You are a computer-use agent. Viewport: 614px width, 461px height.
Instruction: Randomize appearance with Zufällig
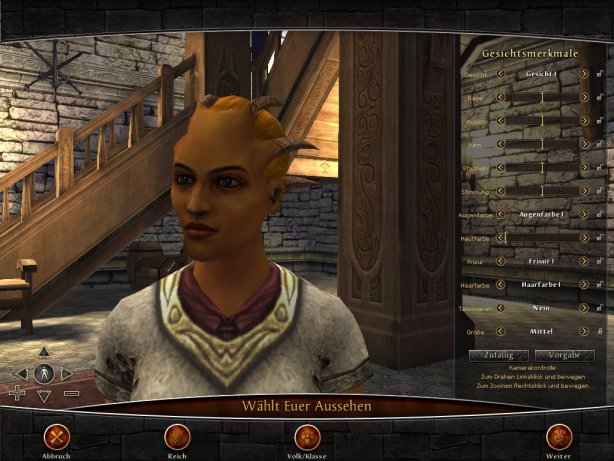pyautogui.click(x=498, y=354)
